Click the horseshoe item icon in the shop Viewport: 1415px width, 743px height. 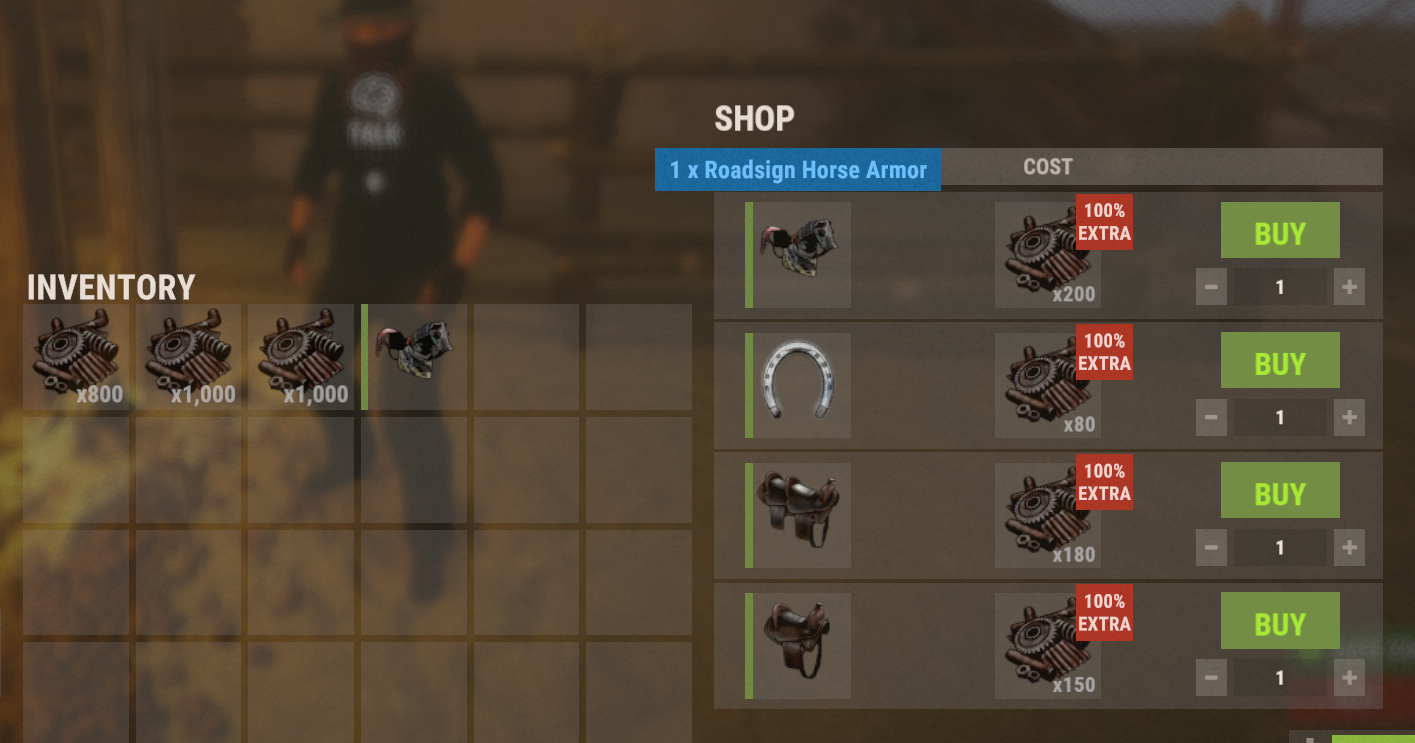800,385
